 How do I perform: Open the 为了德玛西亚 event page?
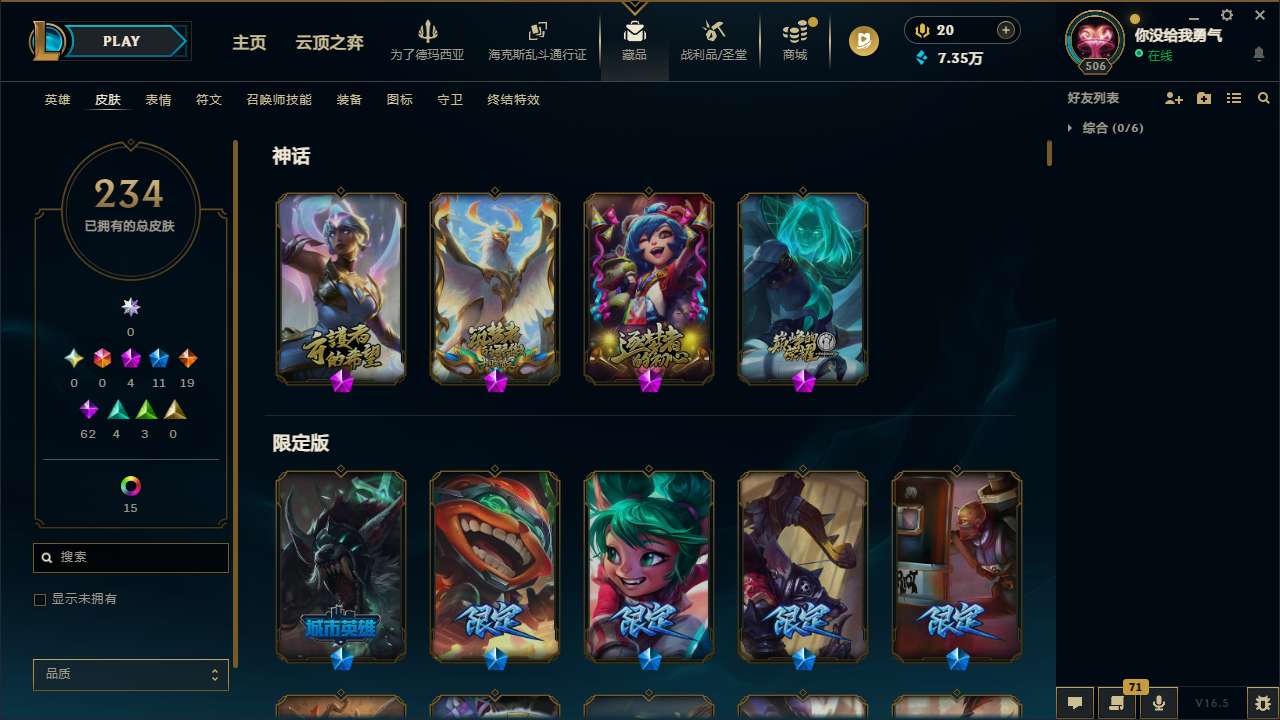tap(429, 40)
